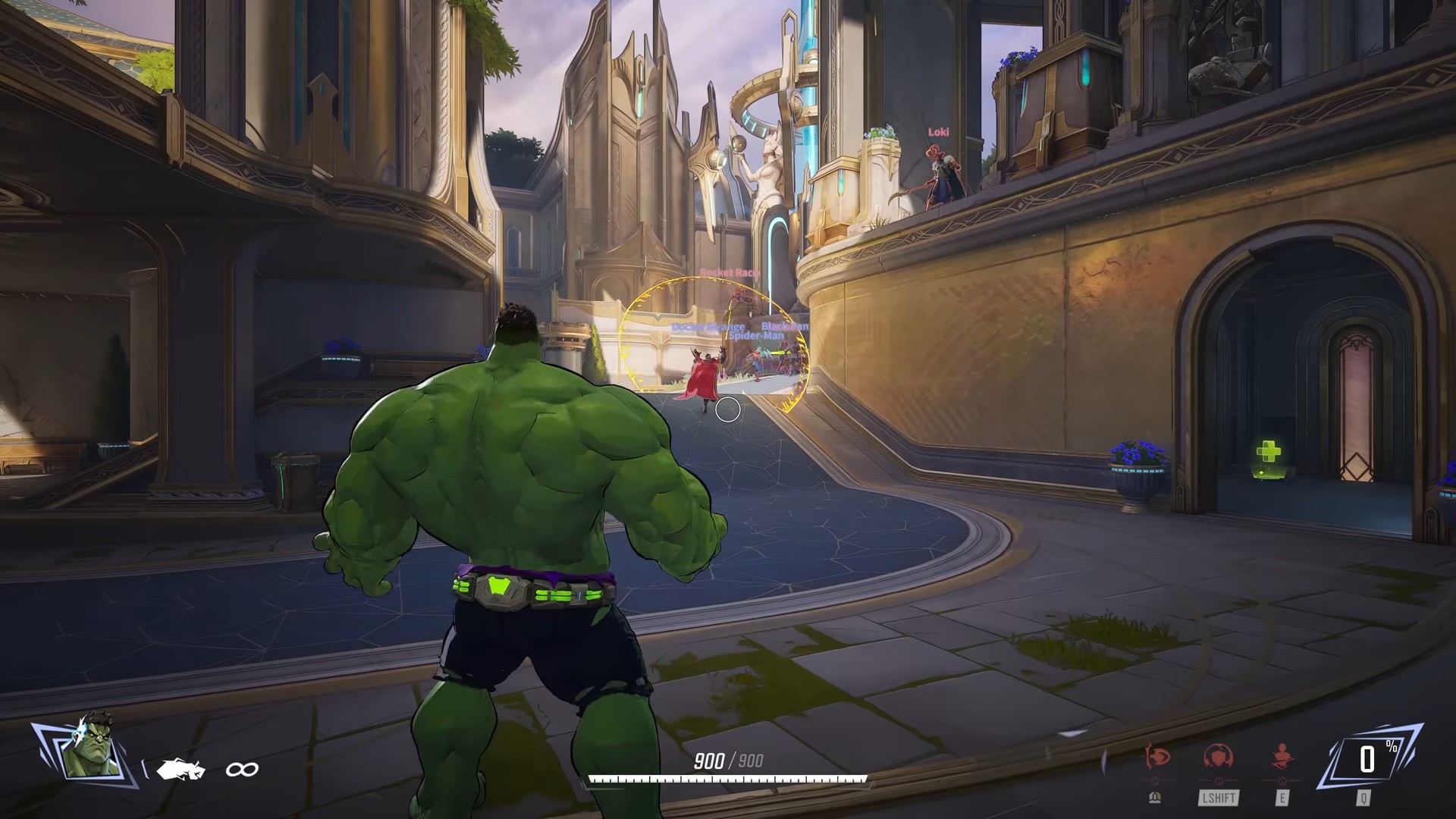Click the Doctor Strange nameplate in the distance
The width and height of the screenshot is (1456, 819).
pyautogui.click(x=708, y=326)
